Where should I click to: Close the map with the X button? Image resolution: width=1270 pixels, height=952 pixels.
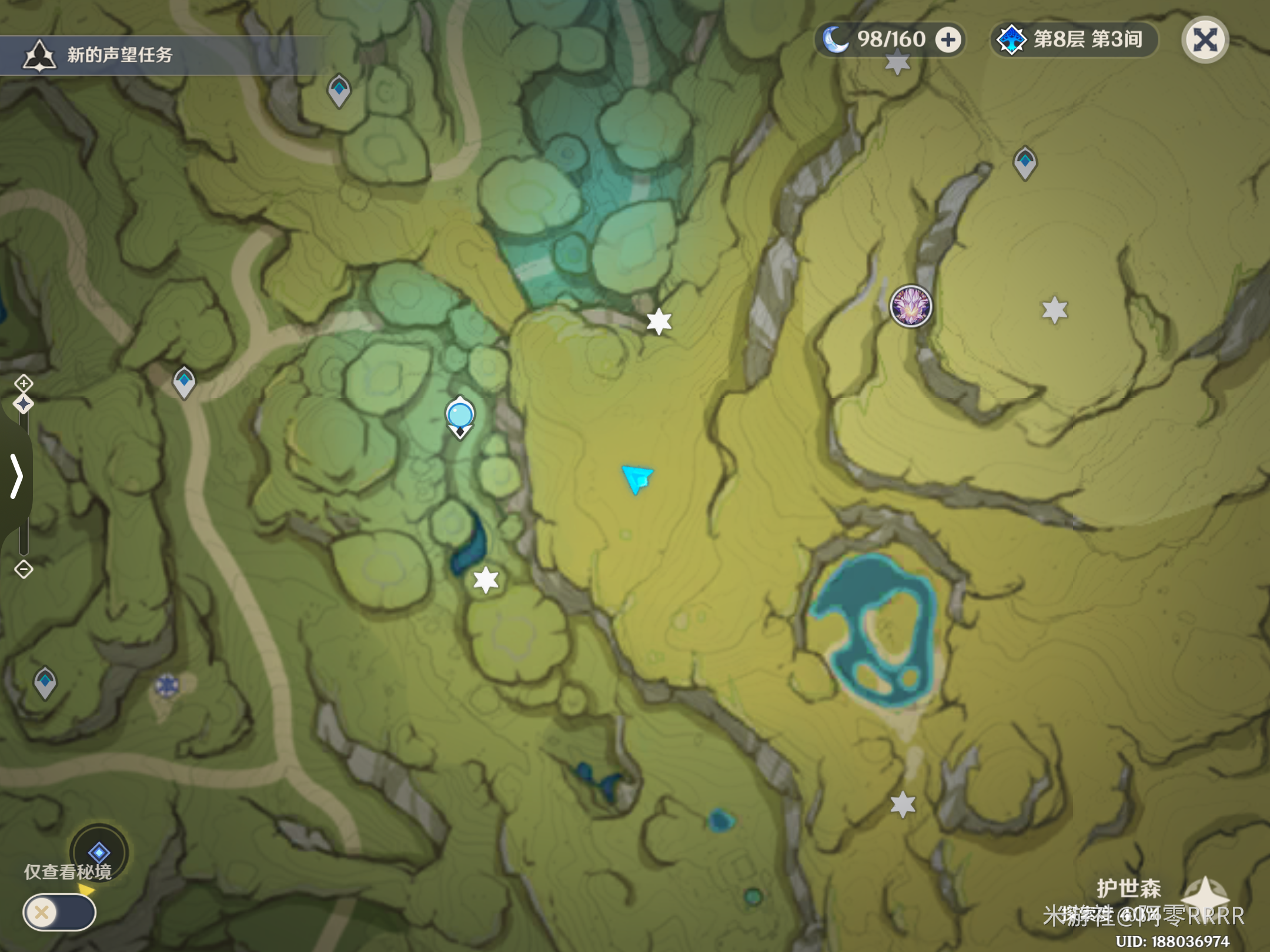coord(1205,40)
